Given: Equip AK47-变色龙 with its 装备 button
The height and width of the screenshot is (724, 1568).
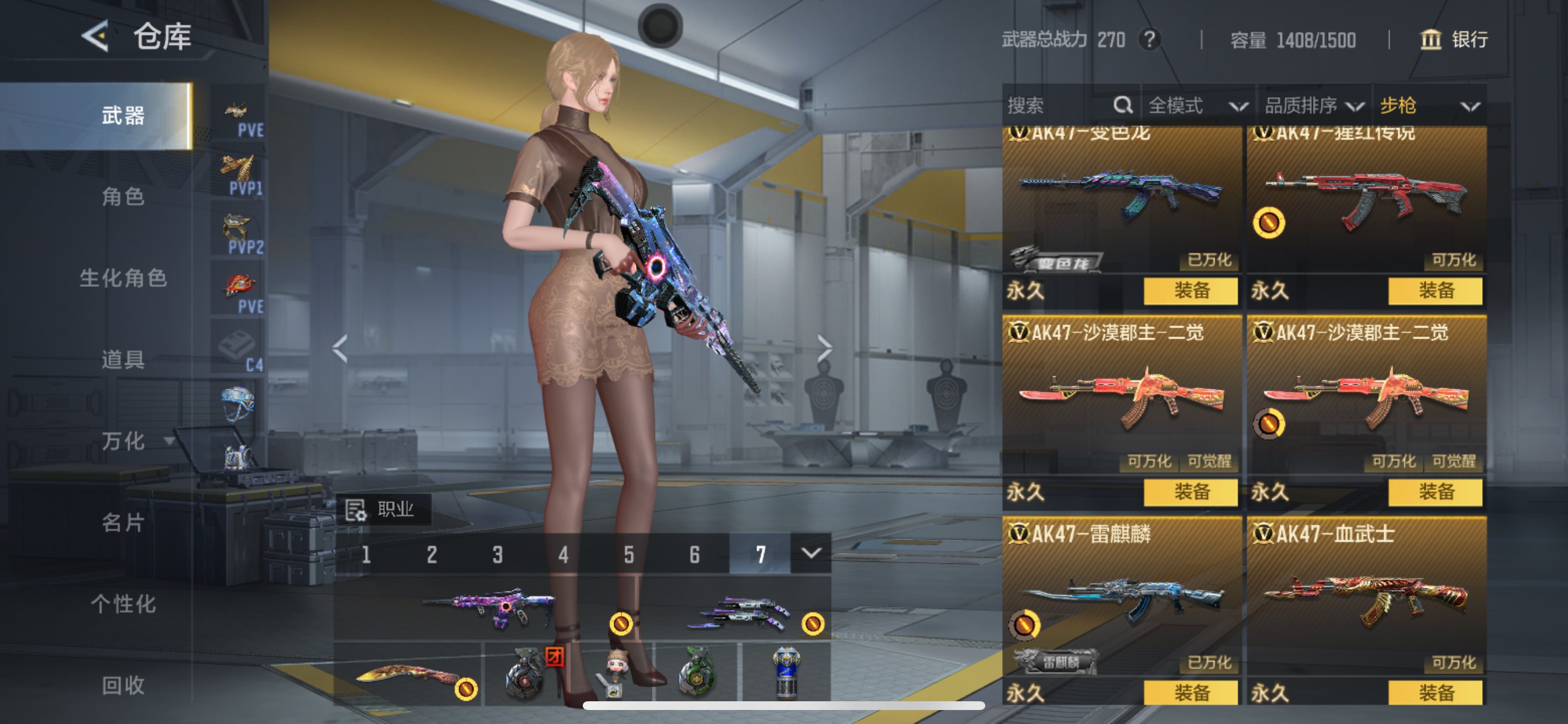Looking at the screenshot, I should [x=1192, y=292].
